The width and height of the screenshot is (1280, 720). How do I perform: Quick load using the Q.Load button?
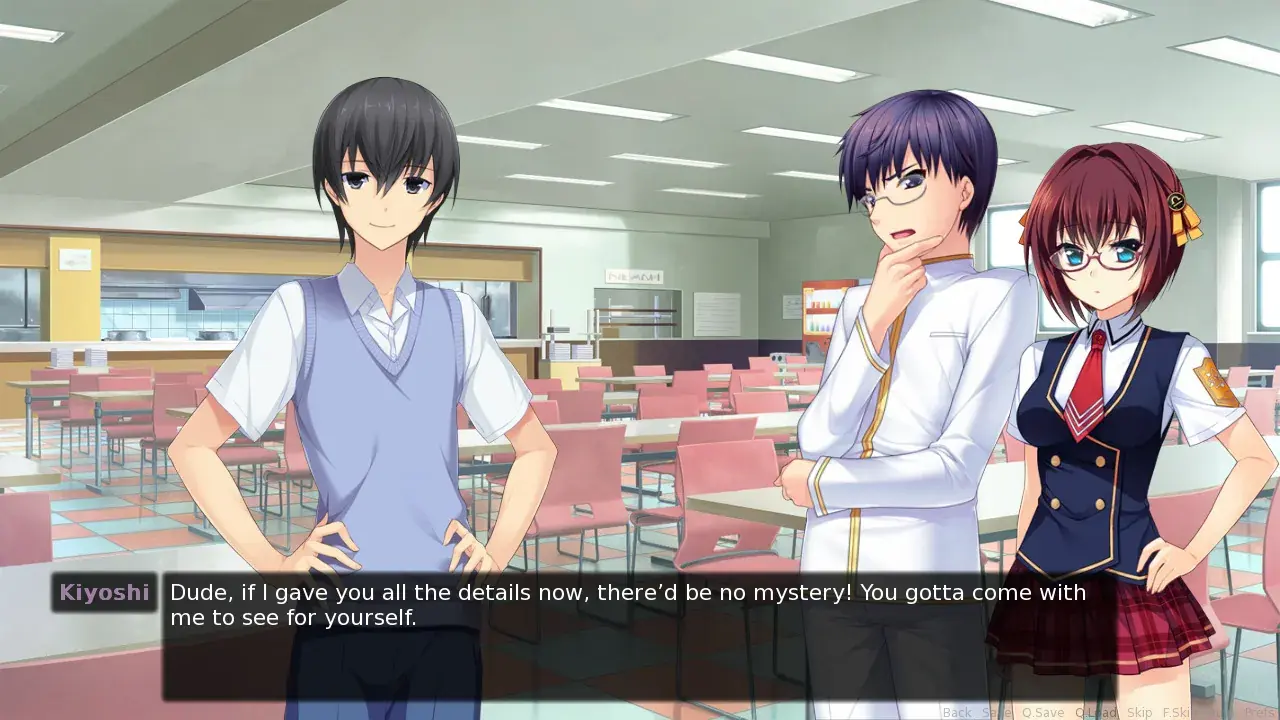tap(1095, 712)
